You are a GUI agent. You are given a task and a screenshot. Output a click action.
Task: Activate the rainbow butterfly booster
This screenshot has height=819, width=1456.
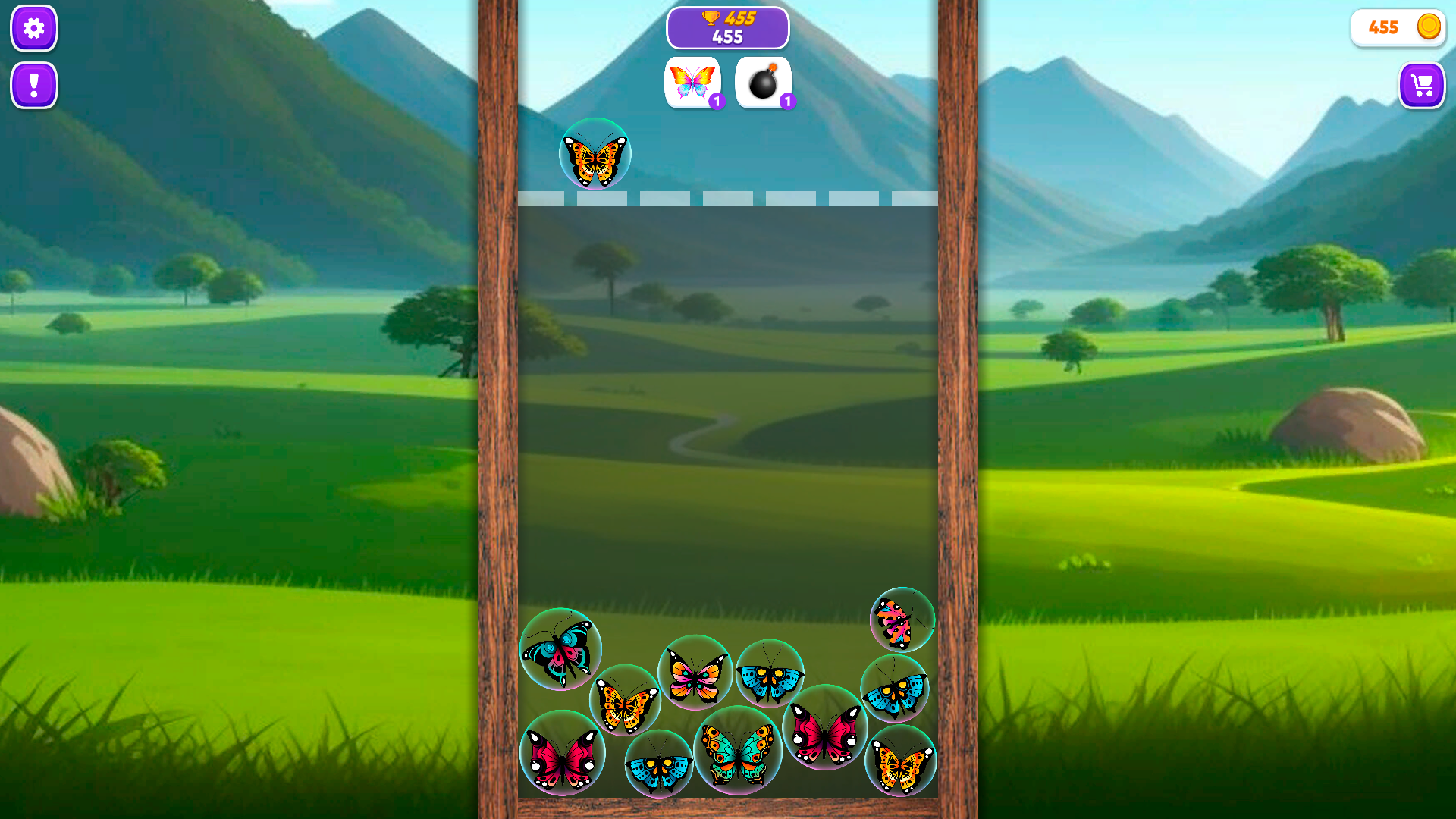[692, 82]
